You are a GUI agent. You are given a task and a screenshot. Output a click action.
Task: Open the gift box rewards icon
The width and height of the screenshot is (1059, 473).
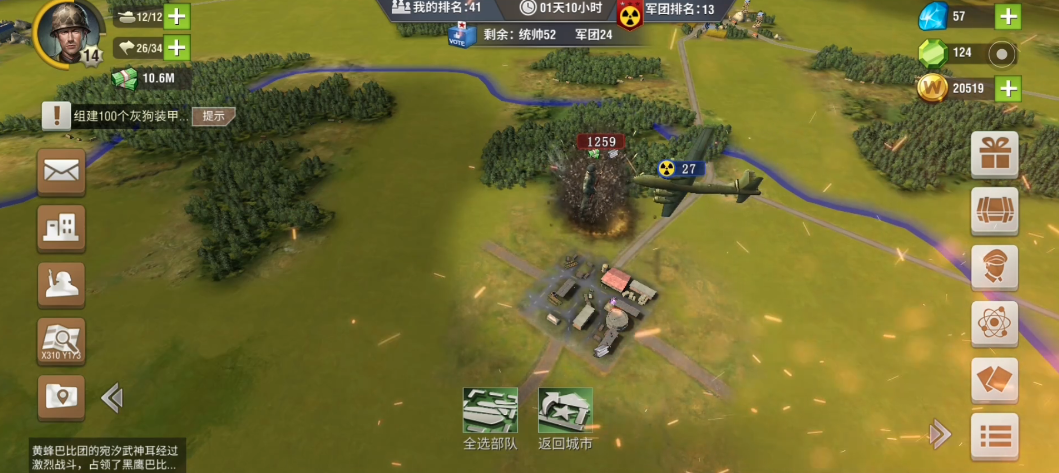(x=994, y=155)
